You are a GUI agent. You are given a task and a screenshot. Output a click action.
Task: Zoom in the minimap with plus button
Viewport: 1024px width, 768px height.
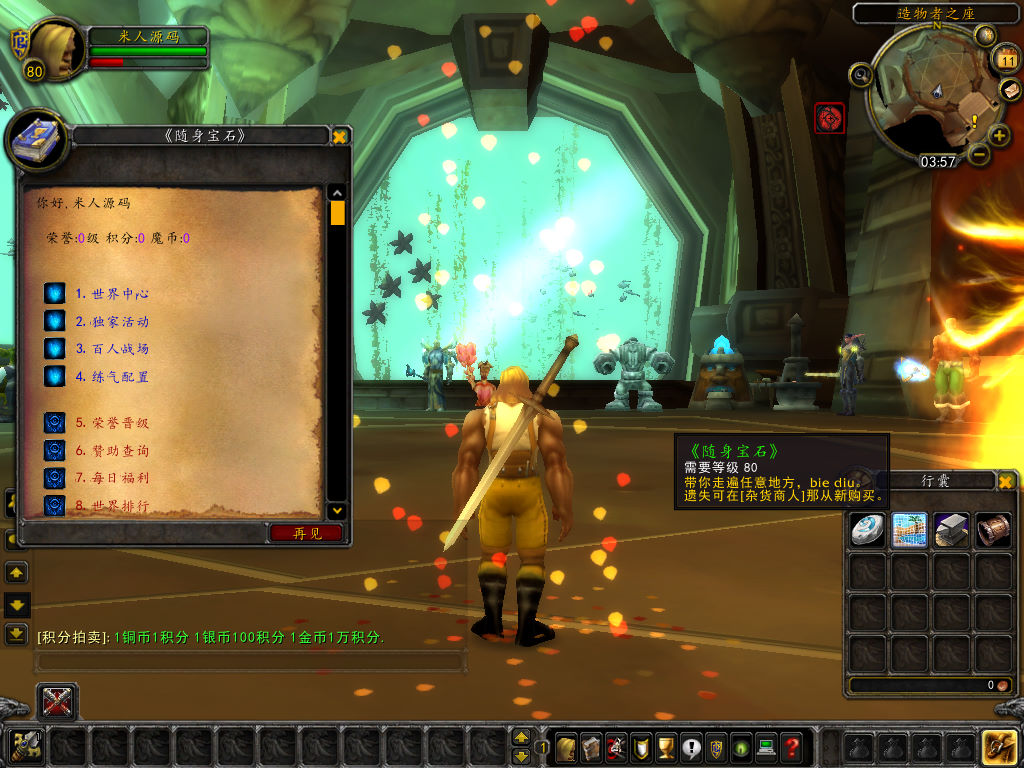point(999,135)
